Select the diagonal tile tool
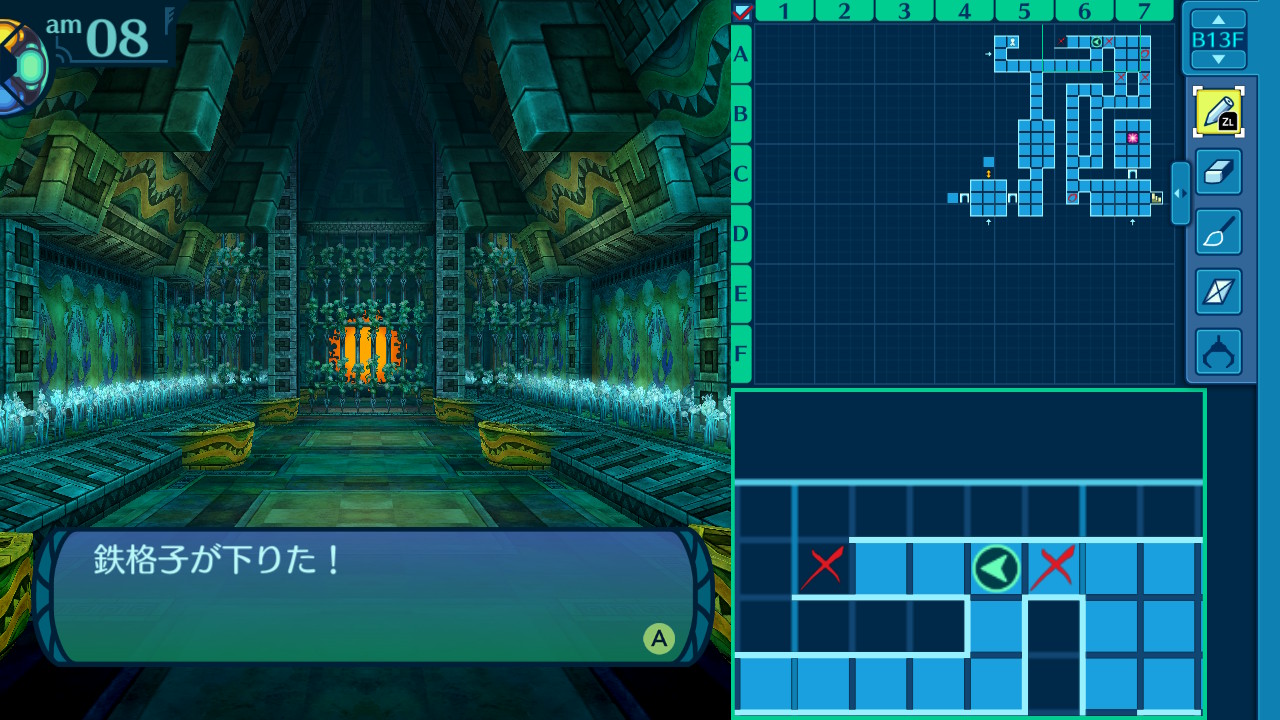The image size is (1280, 720). pyautogui.click(x=1218, y=292)
